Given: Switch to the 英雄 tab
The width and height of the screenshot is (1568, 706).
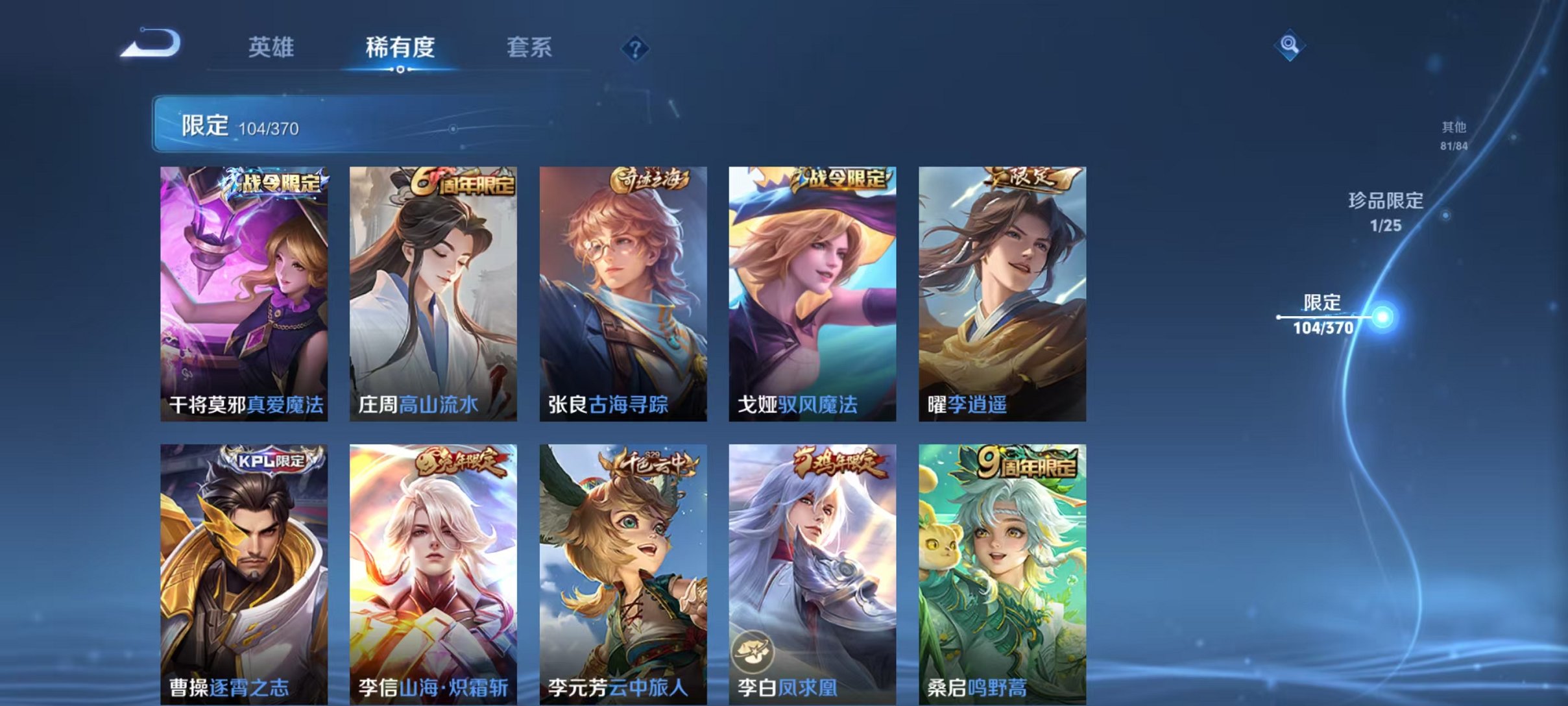Looking at the screenshot, I should [272, 47].
